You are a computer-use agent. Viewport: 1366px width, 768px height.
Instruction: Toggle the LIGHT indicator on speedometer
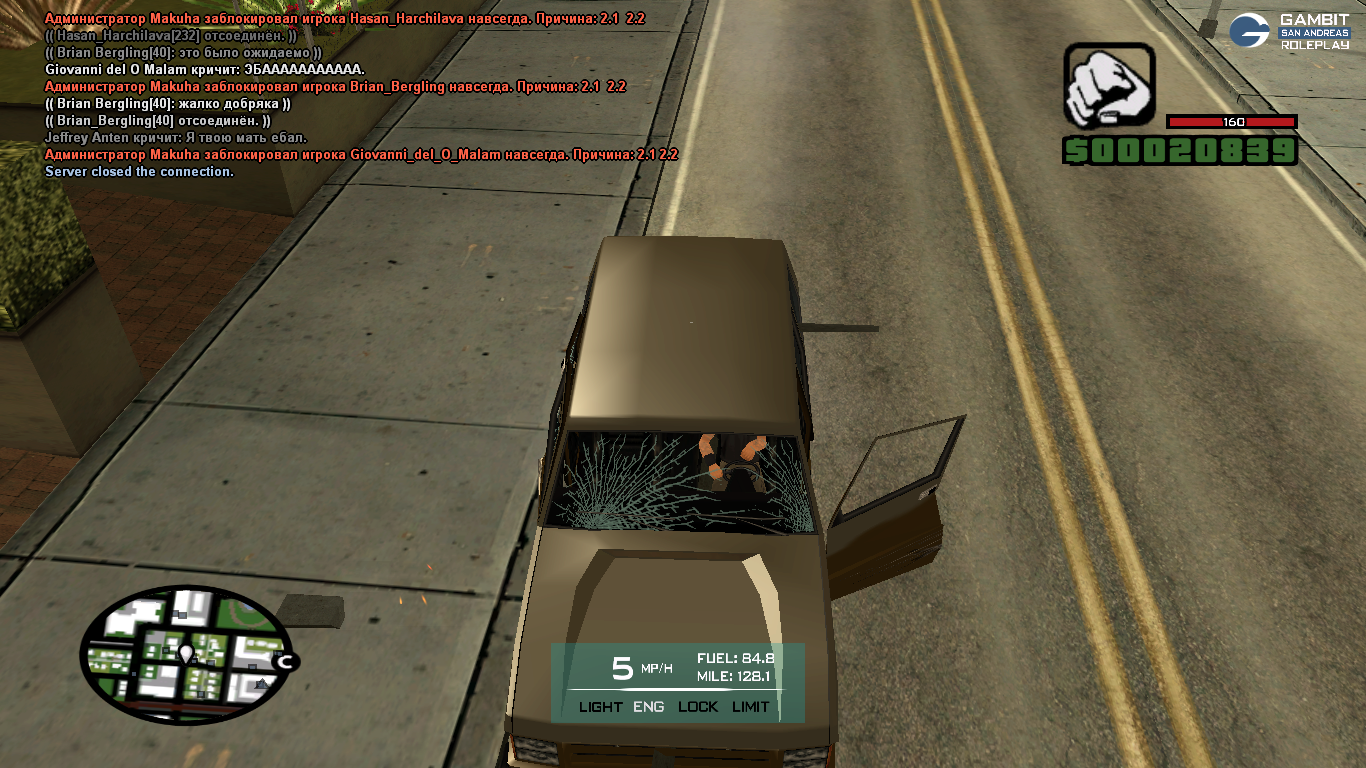pos(600,706)
